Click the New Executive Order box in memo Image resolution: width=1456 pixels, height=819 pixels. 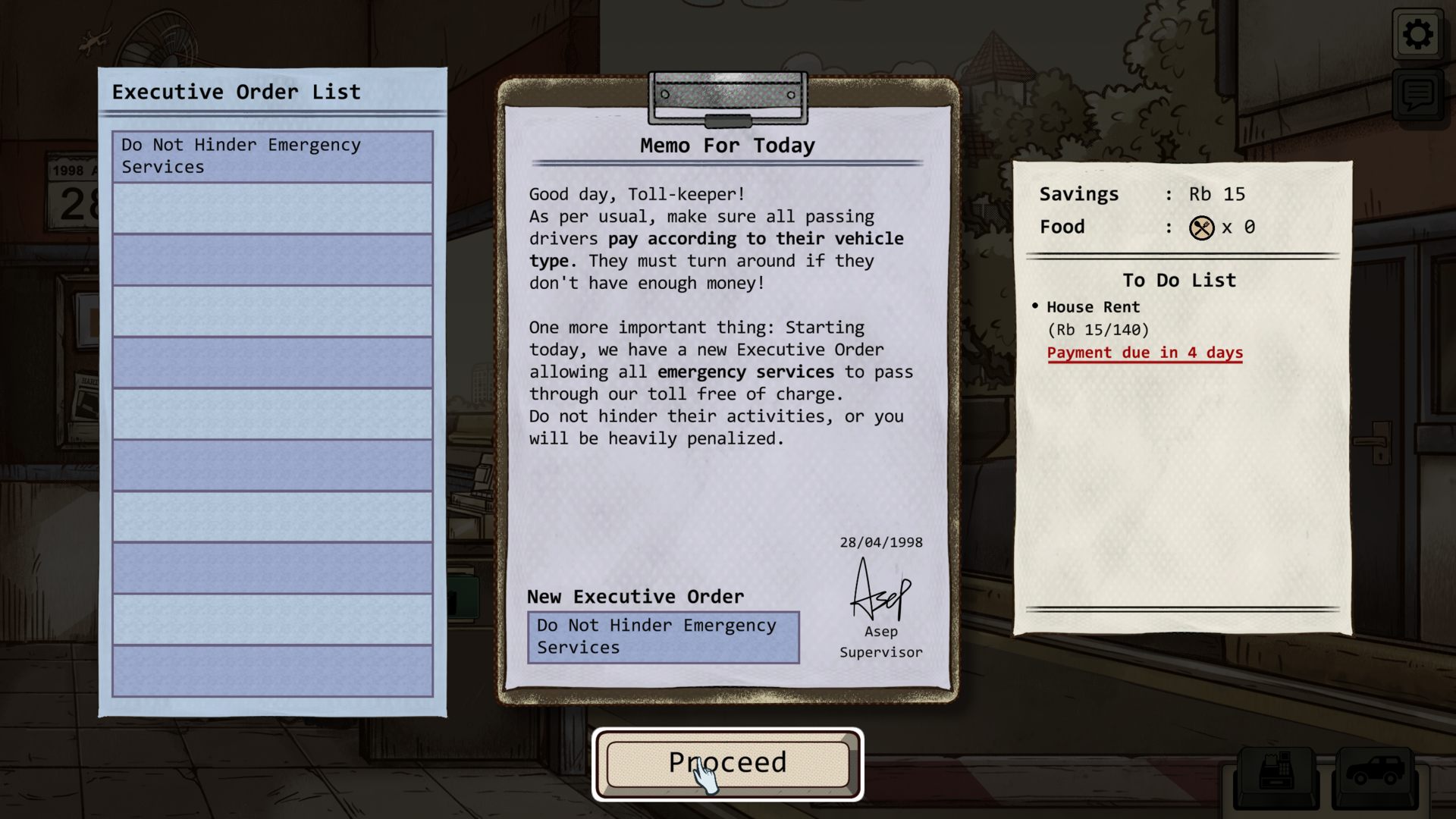(x=663, y=637)
